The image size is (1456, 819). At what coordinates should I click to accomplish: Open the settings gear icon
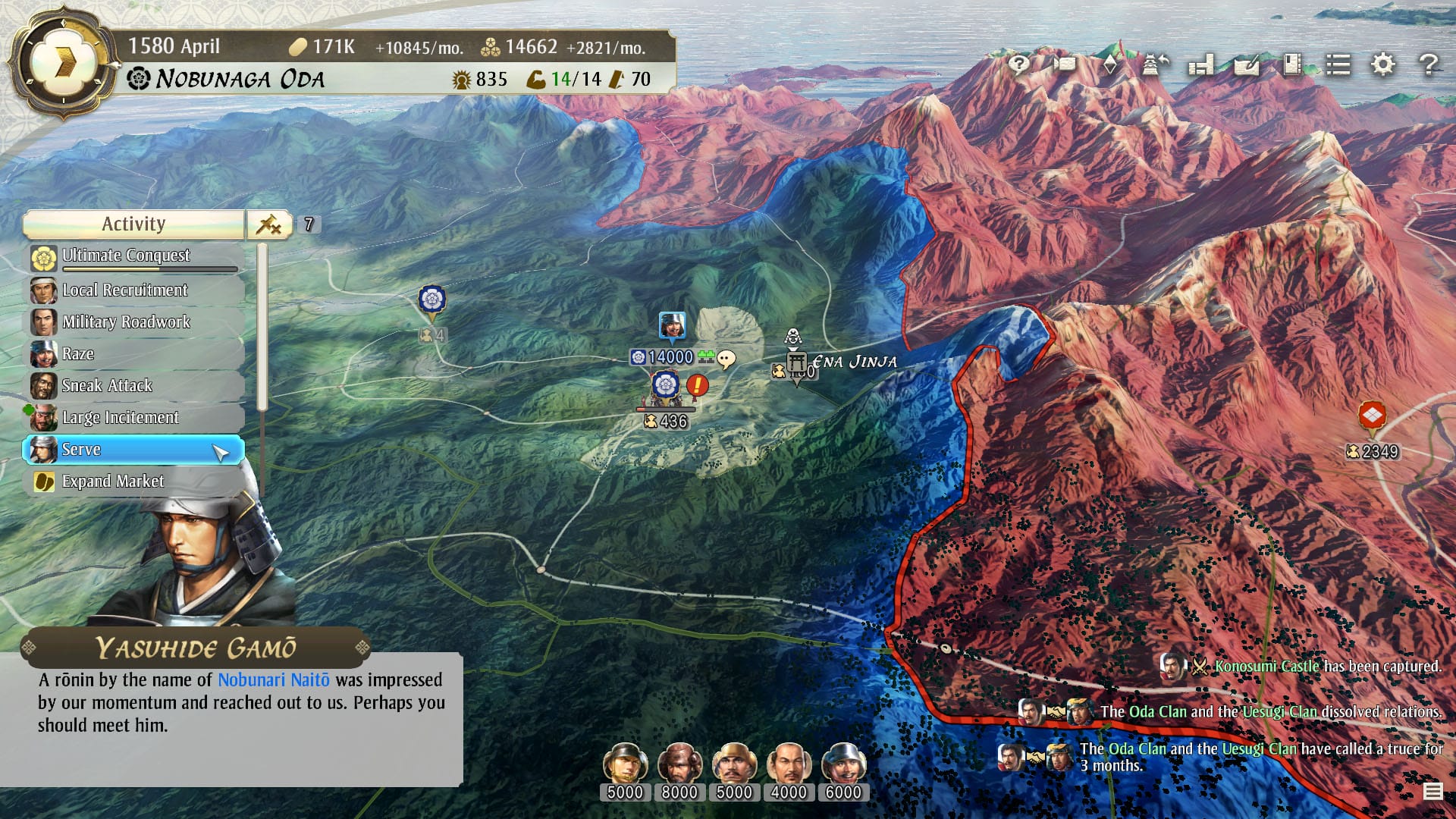pyautogui.click(x=1382, y=64)
